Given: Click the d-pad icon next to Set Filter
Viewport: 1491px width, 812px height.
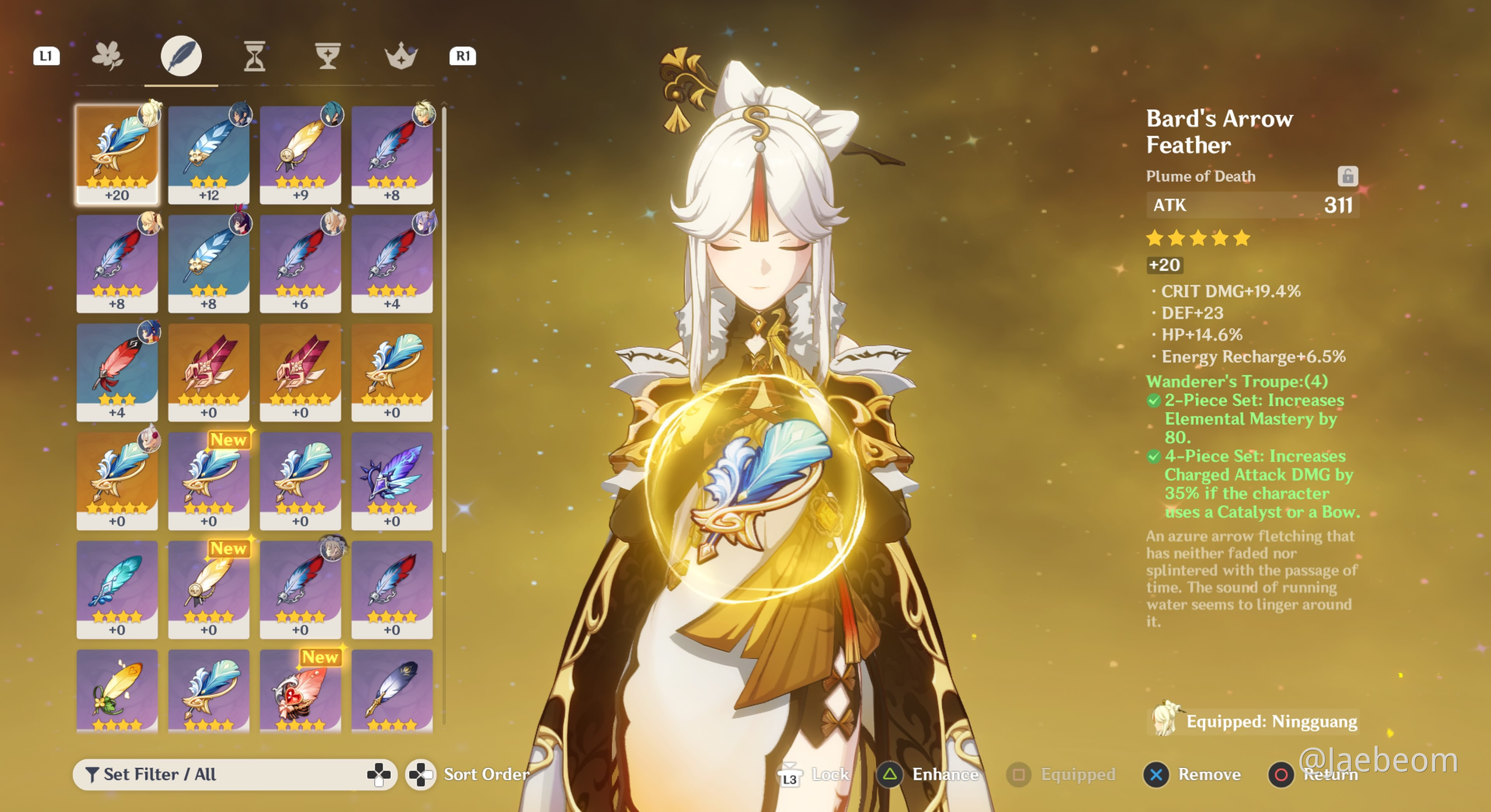Looking at the screenshot, I should click(379, 774).
